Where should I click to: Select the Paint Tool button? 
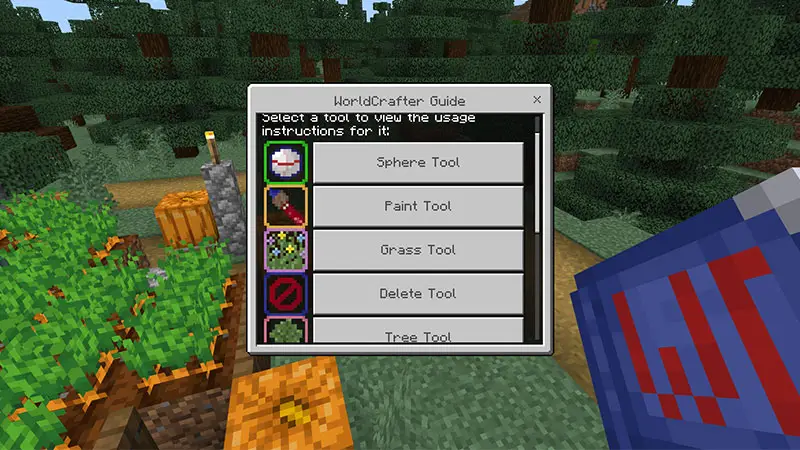[418, 206]
